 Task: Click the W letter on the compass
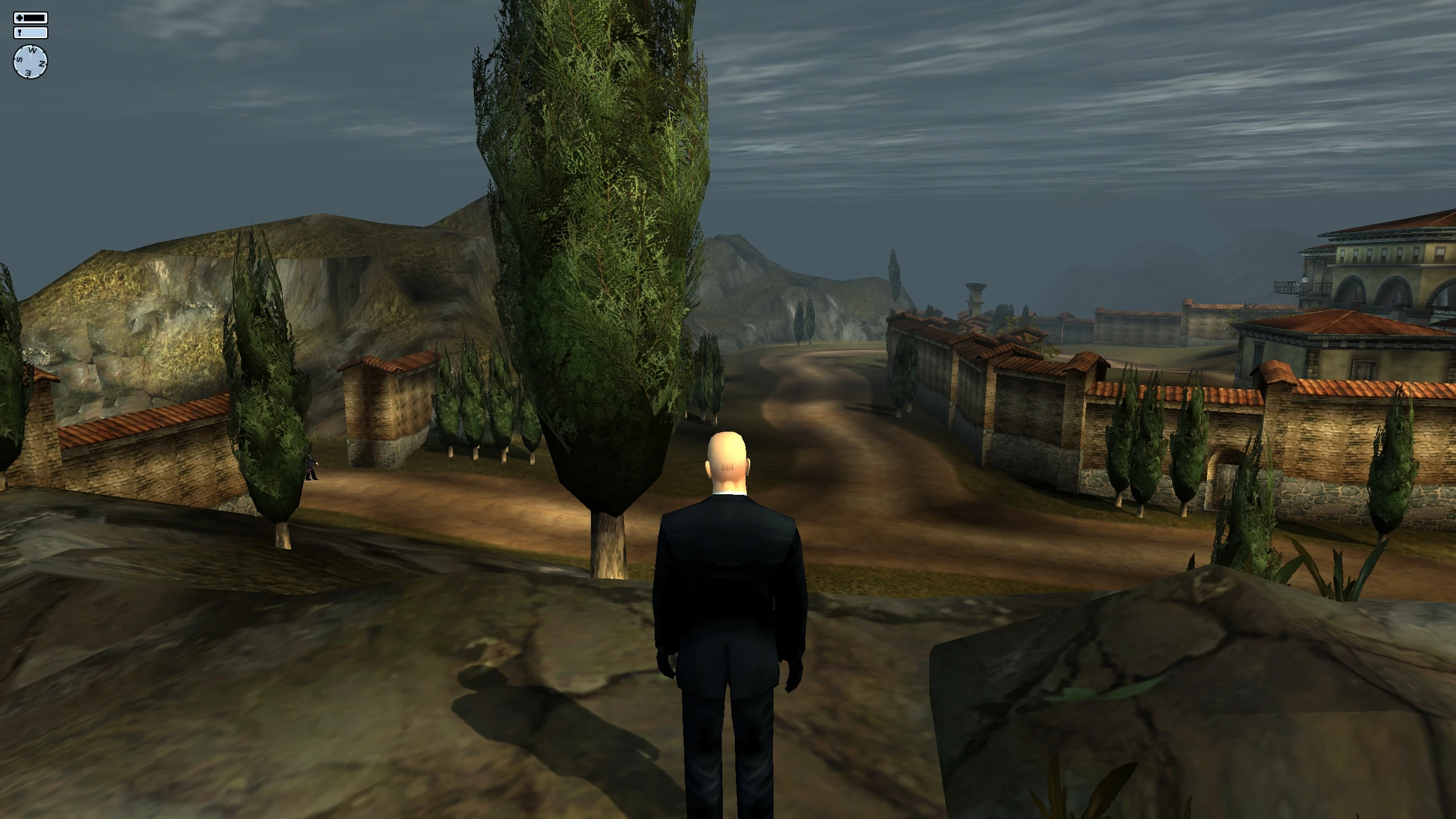(32, 50)
